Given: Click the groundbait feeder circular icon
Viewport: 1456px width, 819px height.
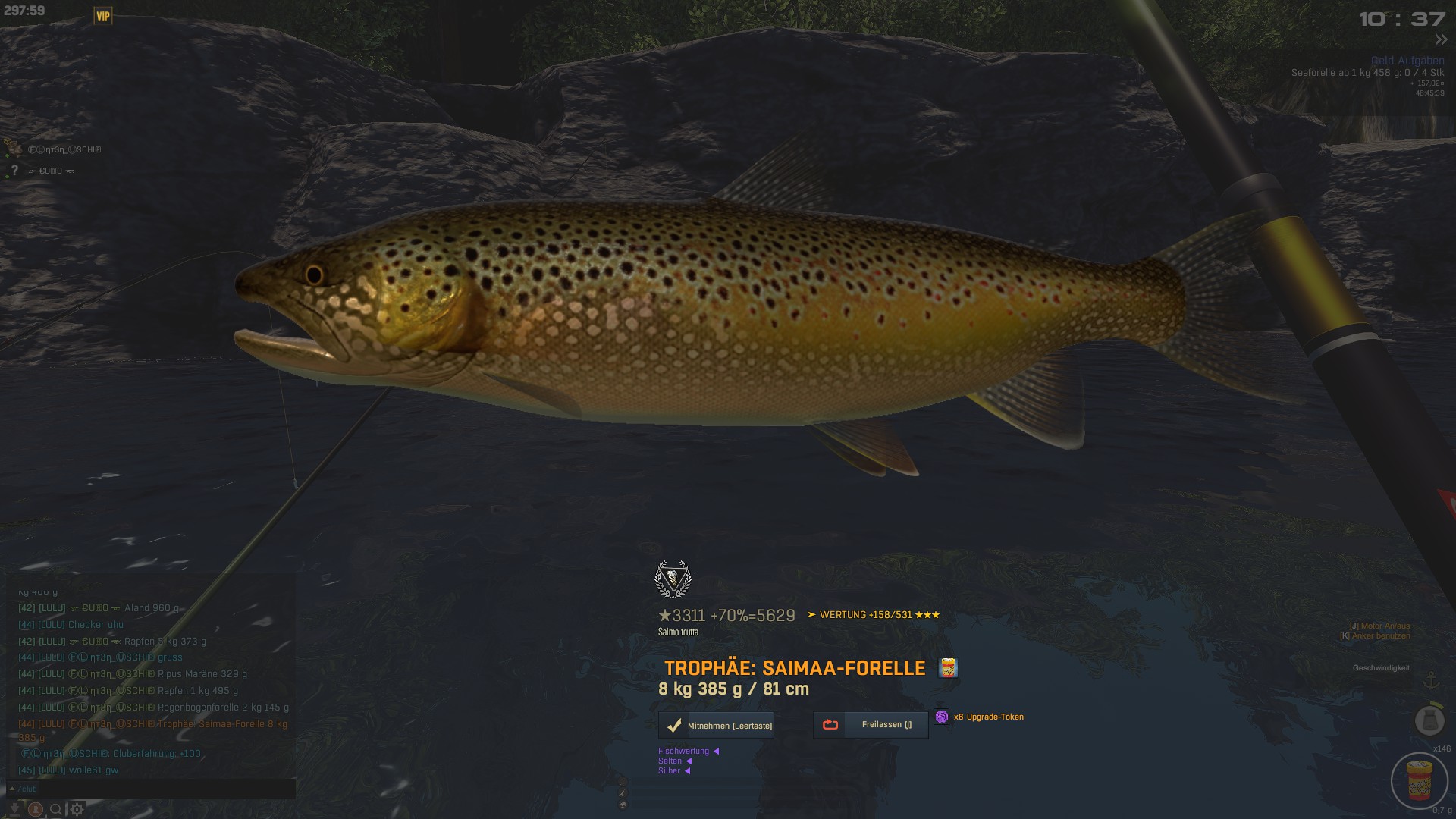Looking at the screenshot, I should [1429, 720].
